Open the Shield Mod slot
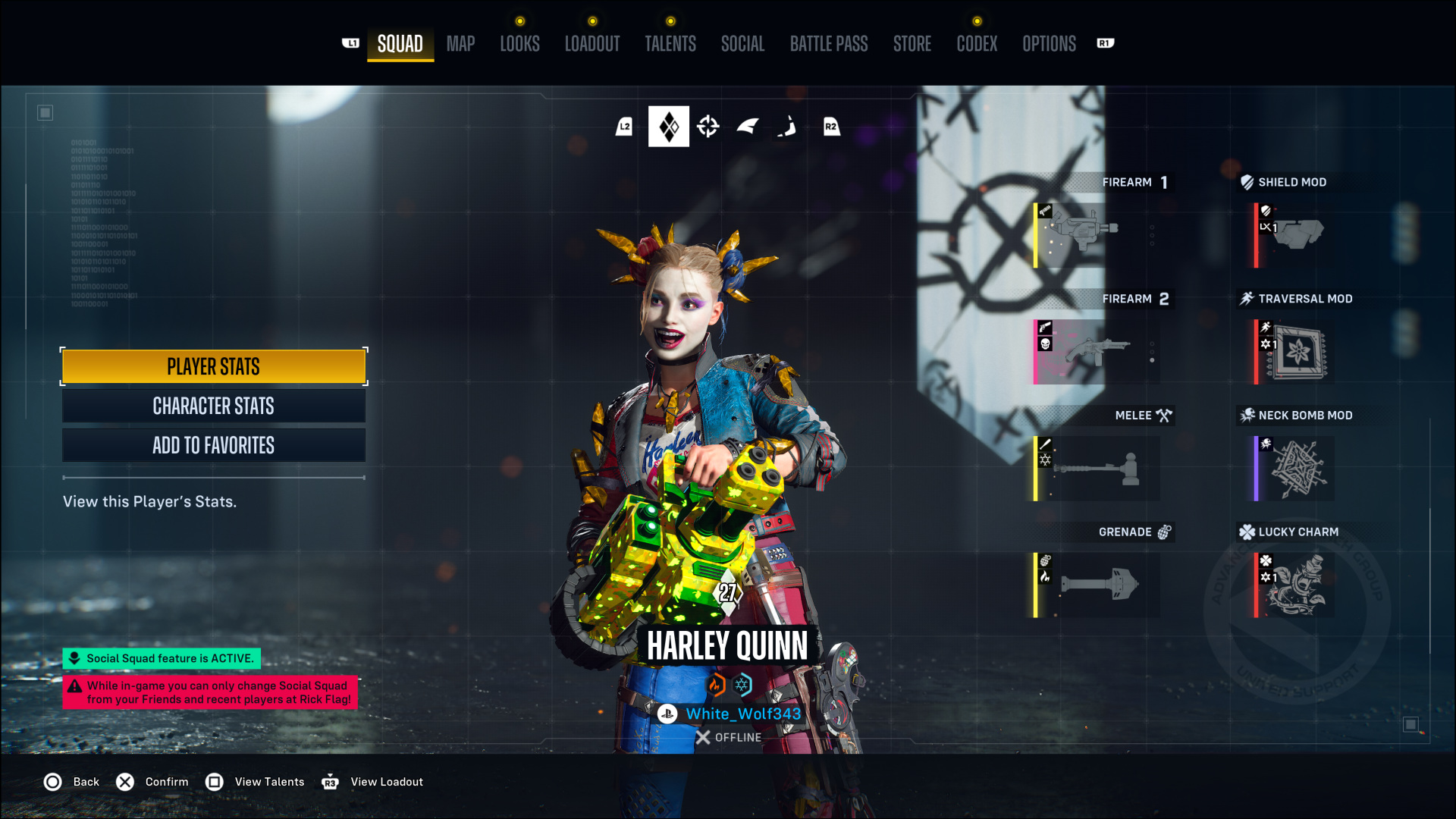Screen dimensions: 1456x819 [1293, 235]
